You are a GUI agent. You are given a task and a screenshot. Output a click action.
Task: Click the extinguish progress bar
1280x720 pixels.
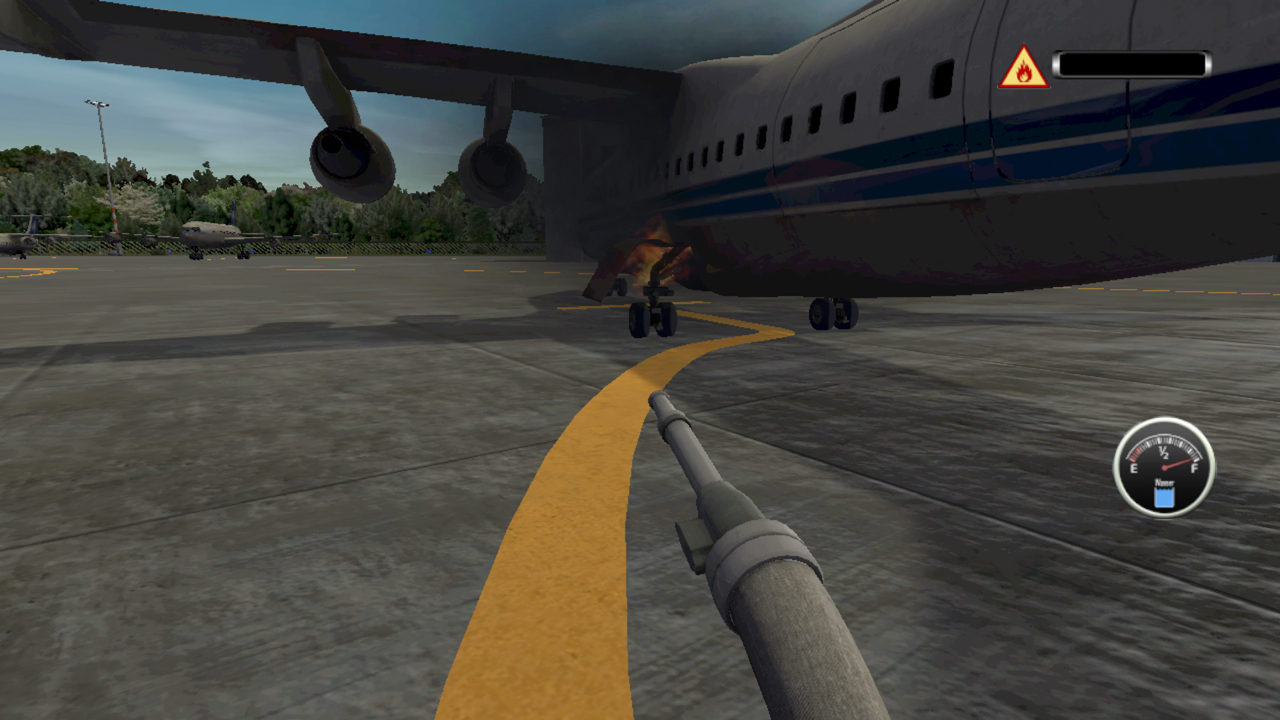tap(1133, 64)
